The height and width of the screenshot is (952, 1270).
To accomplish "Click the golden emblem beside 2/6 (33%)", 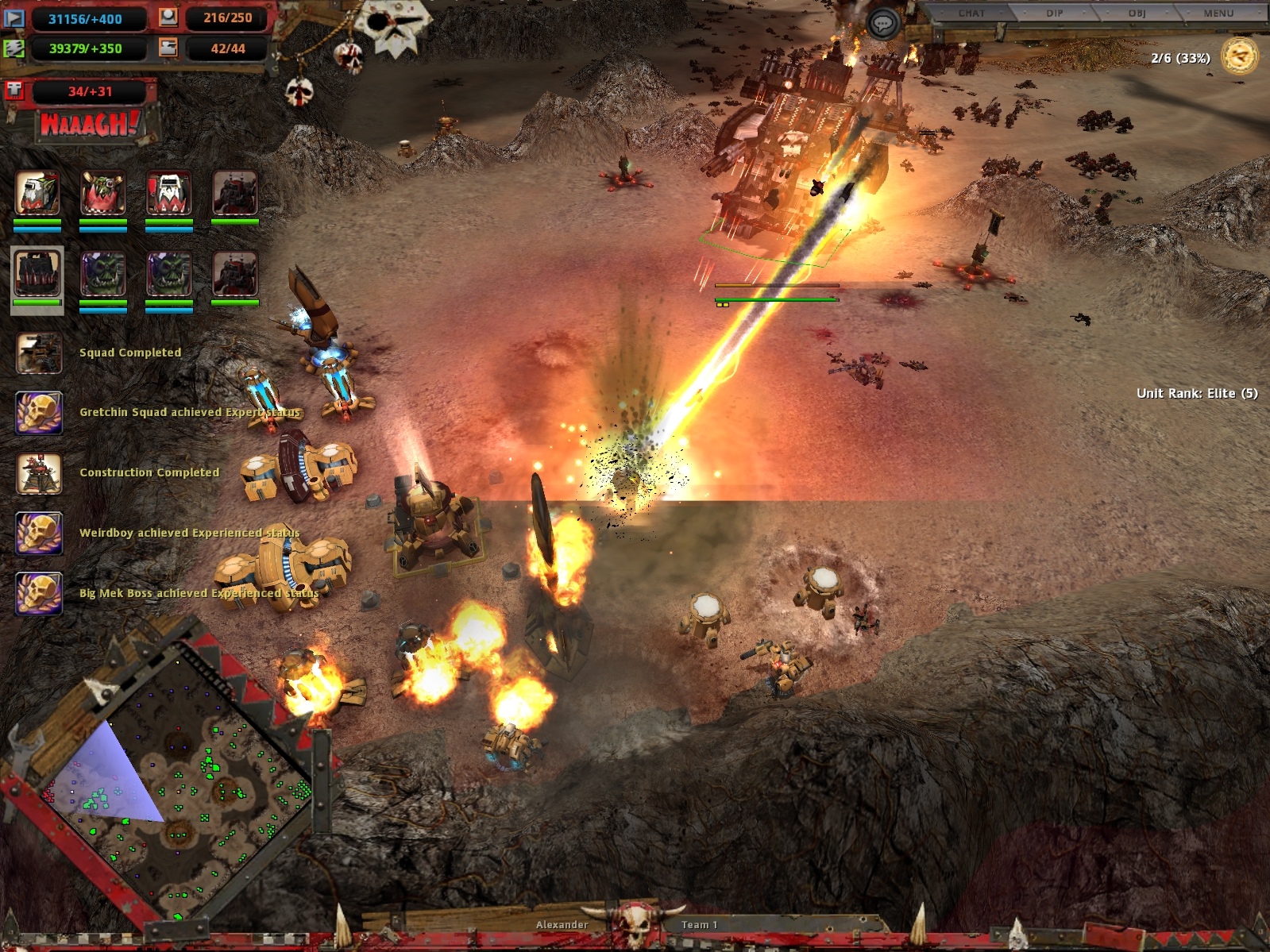I will point(1239,56).
